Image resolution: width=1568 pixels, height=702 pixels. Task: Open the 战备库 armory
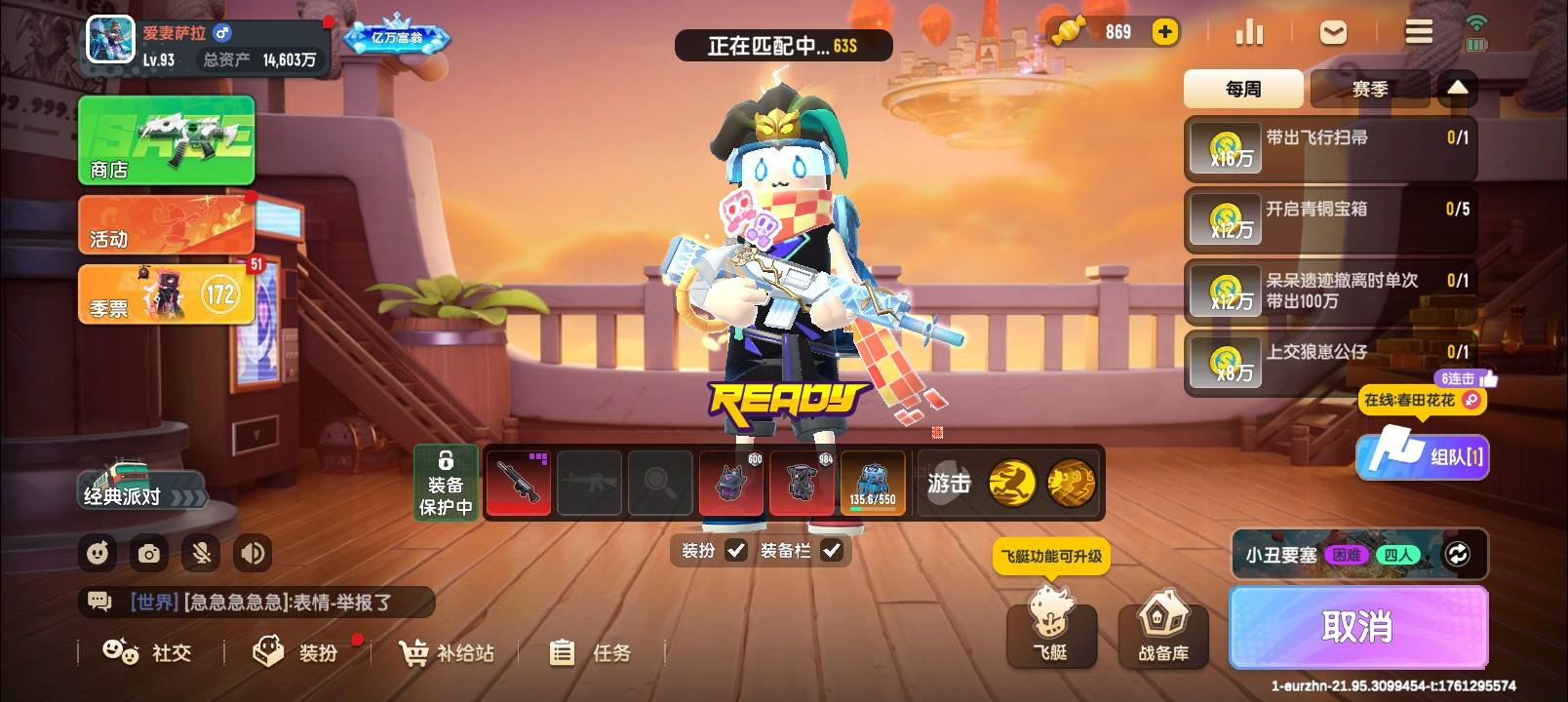1161,634
